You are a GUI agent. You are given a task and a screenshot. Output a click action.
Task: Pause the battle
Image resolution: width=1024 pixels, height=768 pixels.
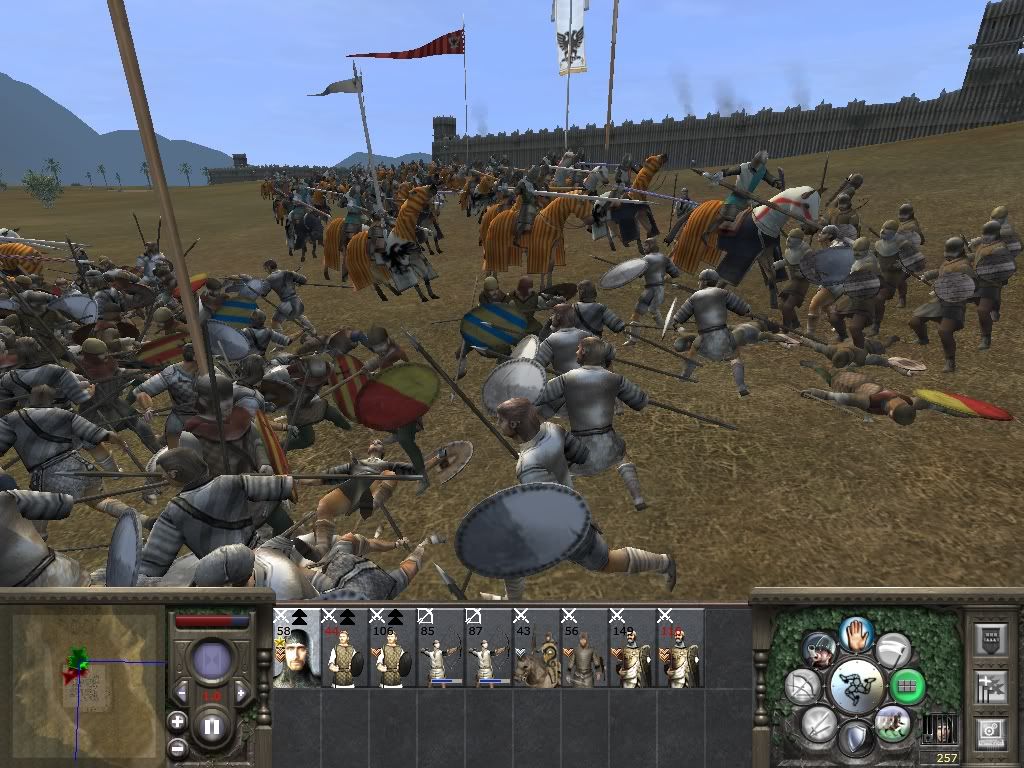pyautogui.click(x=212, y=727)
